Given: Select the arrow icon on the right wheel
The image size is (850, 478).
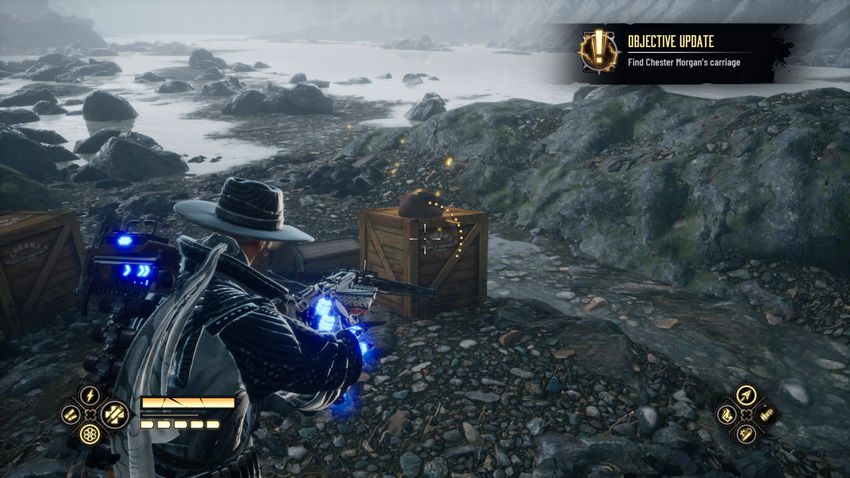Looking at the screenshot, I should (745, 395).
